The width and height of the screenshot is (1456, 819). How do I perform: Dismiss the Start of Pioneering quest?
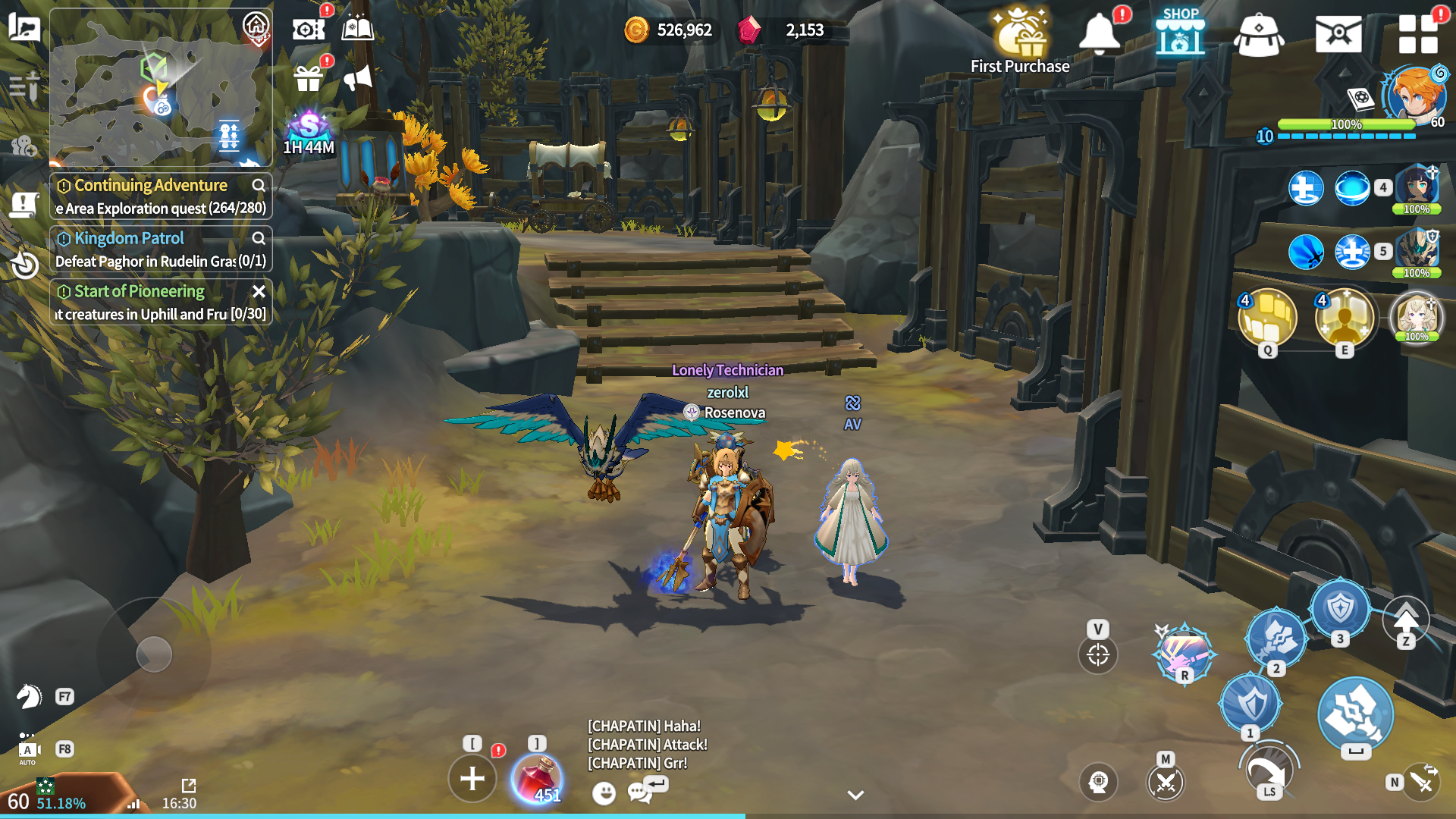259,291
